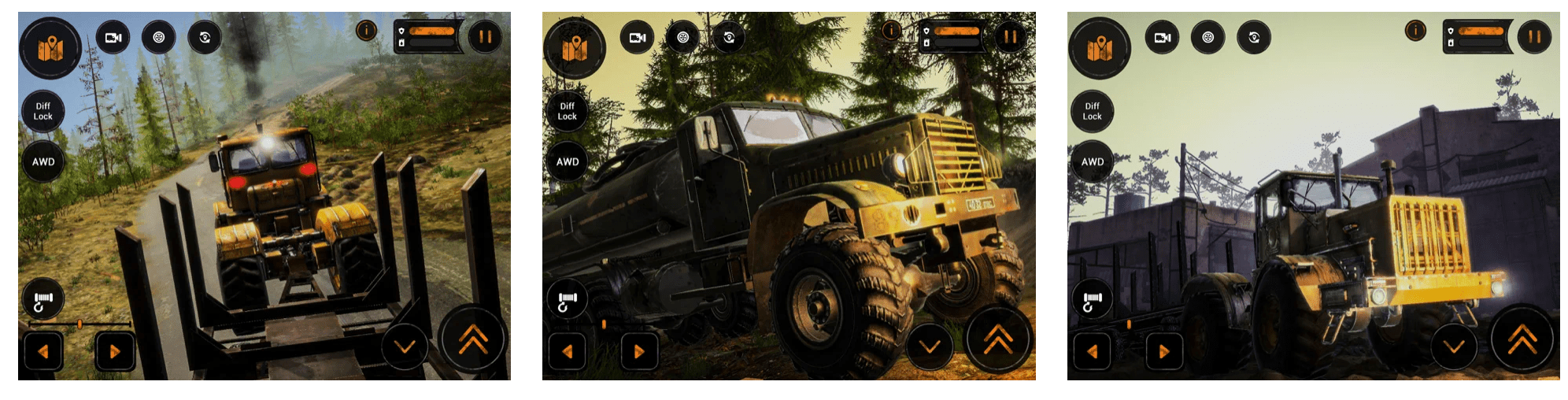Open the map in the tanker truck screenshot
This screenshot has width=1568, height=400.
click(575, 49)
